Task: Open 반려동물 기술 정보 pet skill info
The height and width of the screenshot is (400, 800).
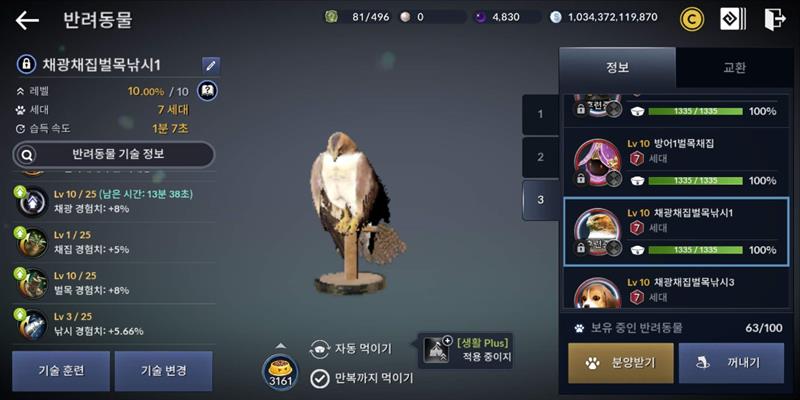Action: 113,155
